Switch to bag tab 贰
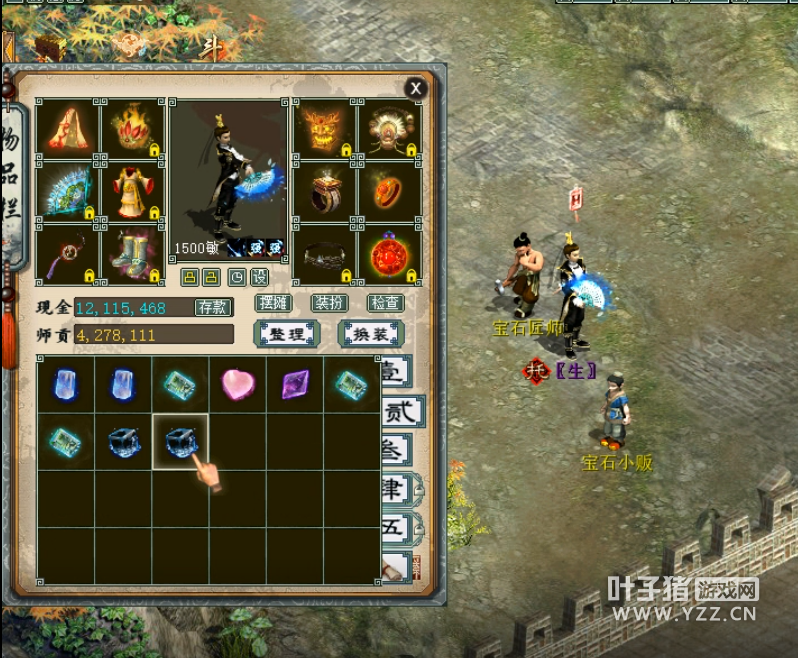 [400, 410]
